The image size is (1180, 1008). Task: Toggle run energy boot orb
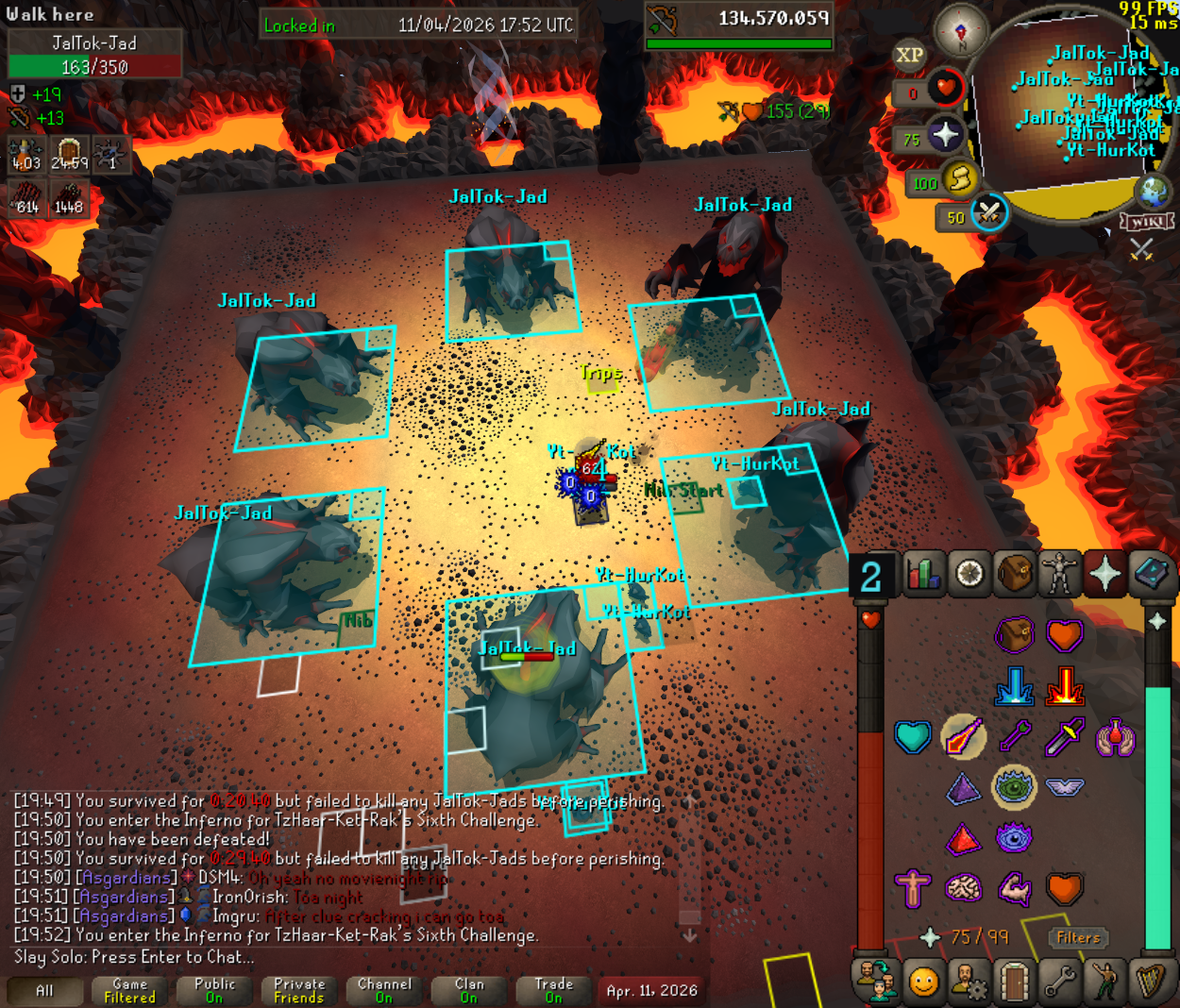click(x=959, y=179)
